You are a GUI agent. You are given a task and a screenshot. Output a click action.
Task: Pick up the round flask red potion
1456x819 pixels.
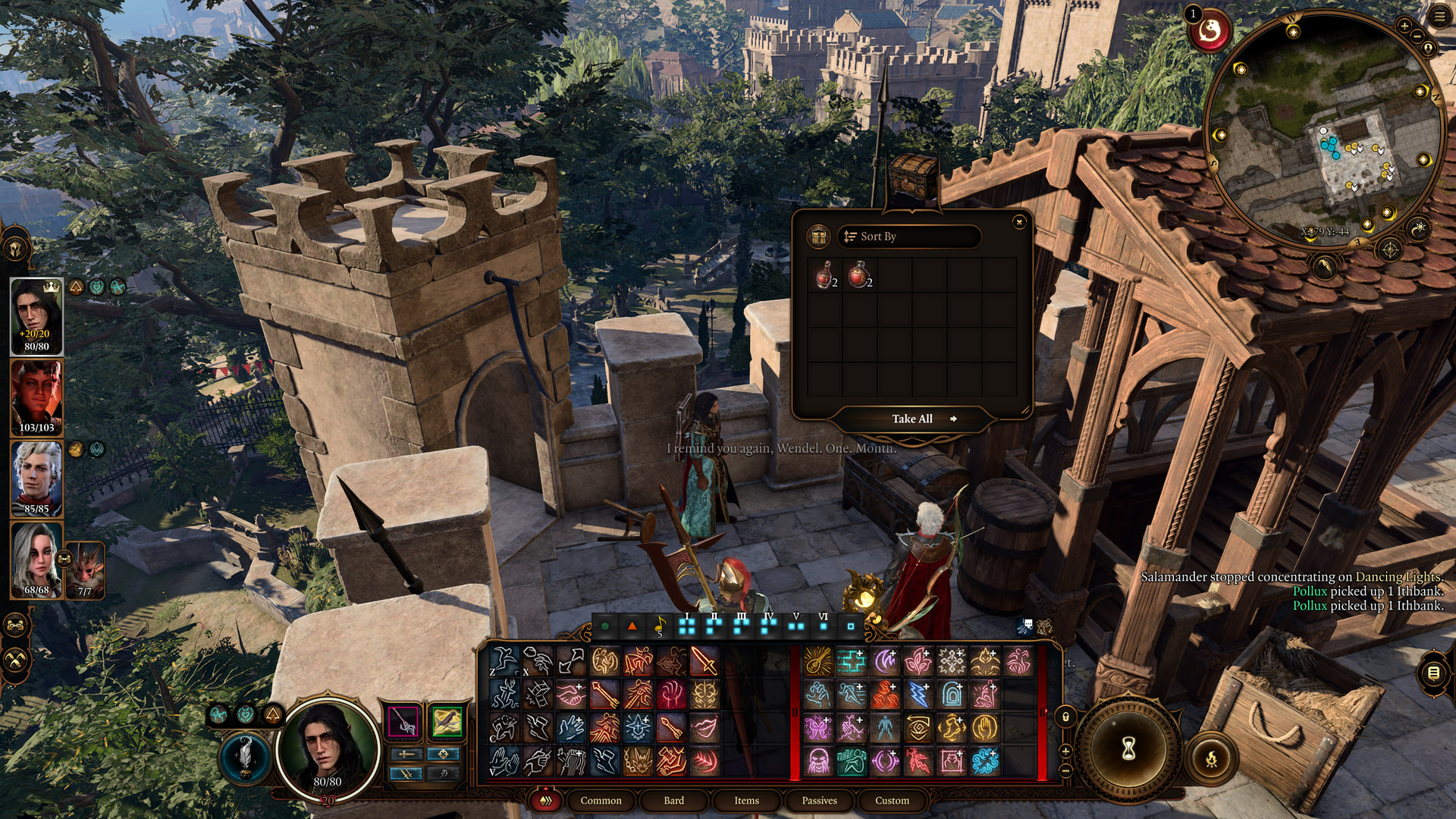tap(859, 275)
